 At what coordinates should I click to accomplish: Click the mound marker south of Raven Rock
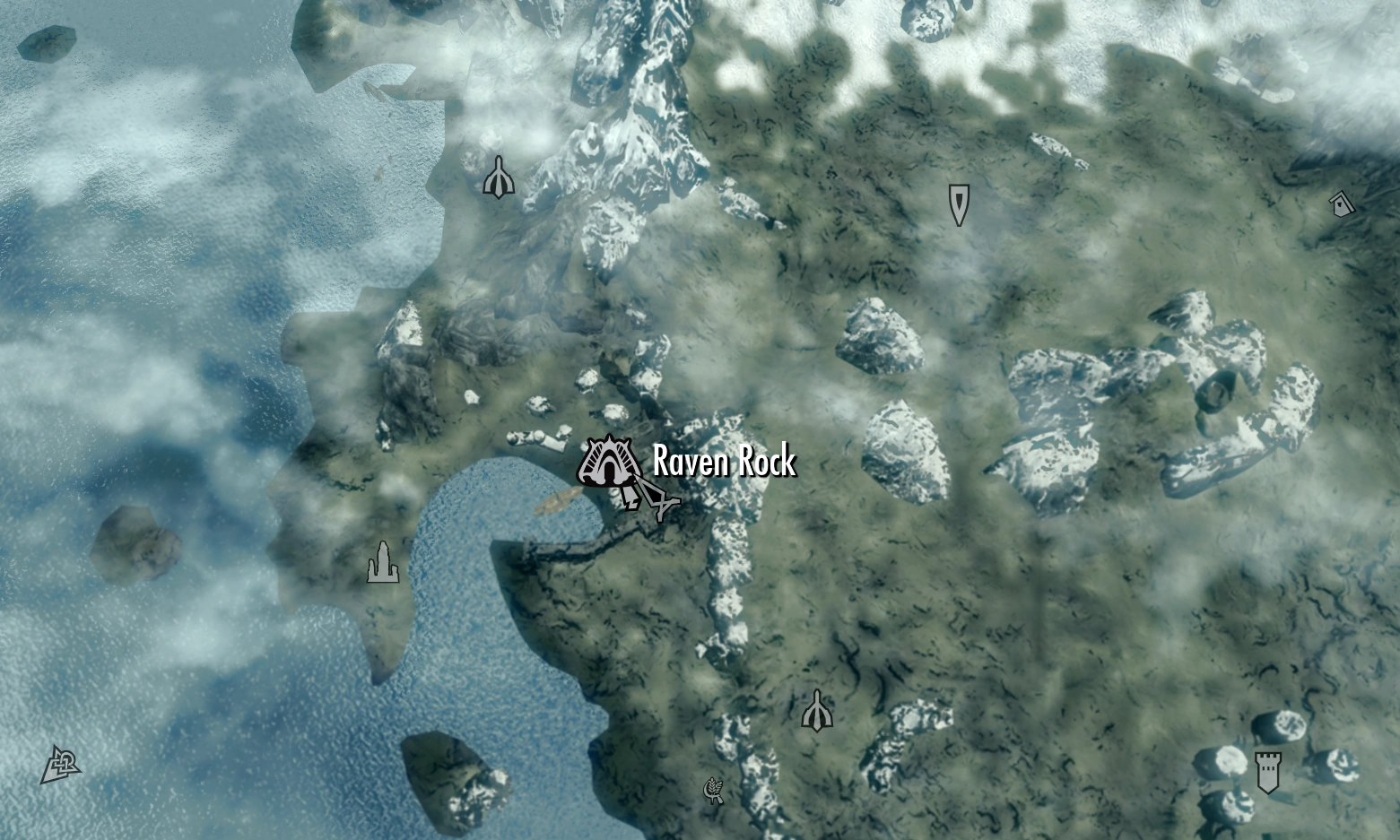(817, 711)
